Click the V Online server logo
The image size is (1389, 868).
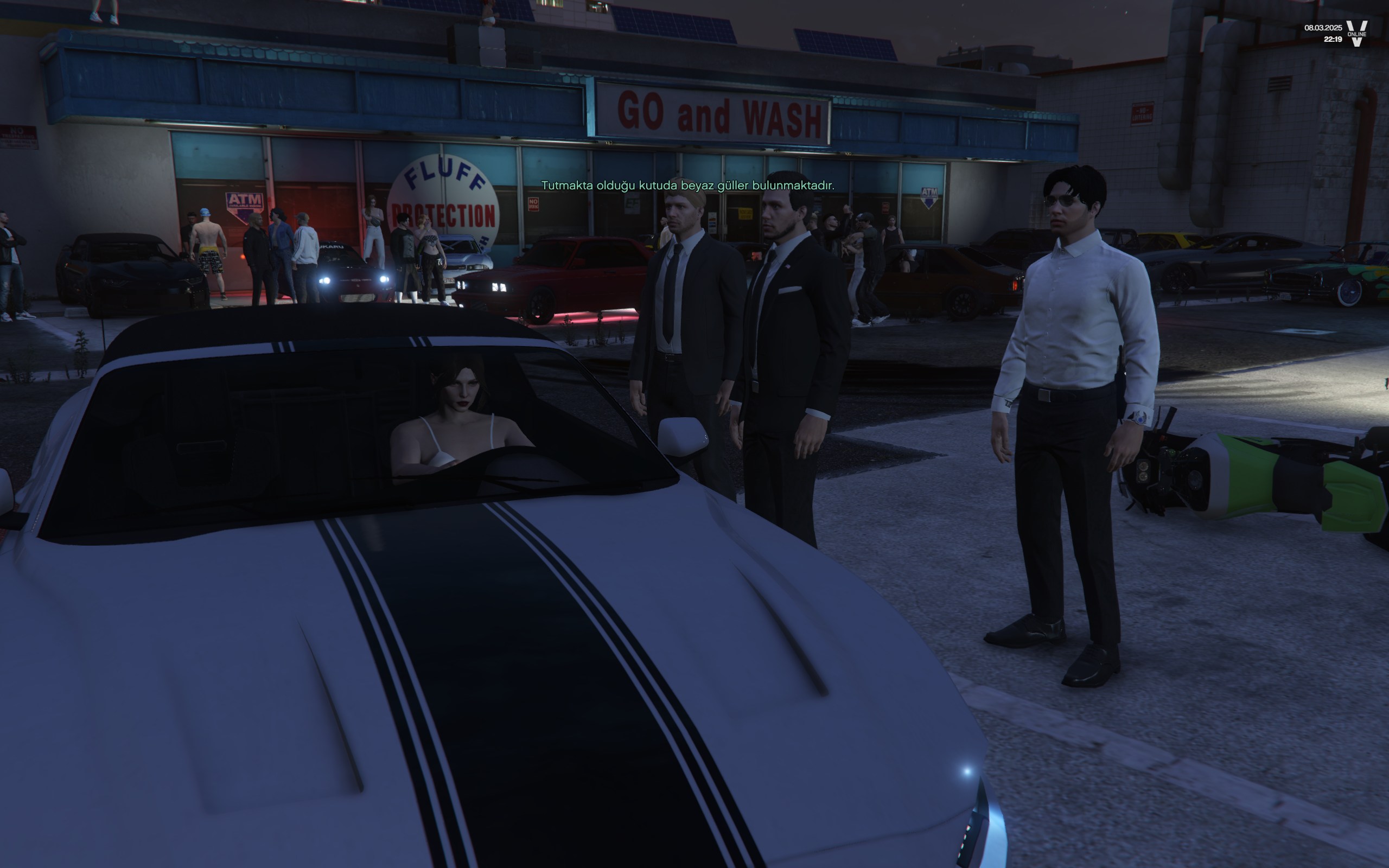pyautogui.click(x=1356, y=33)
